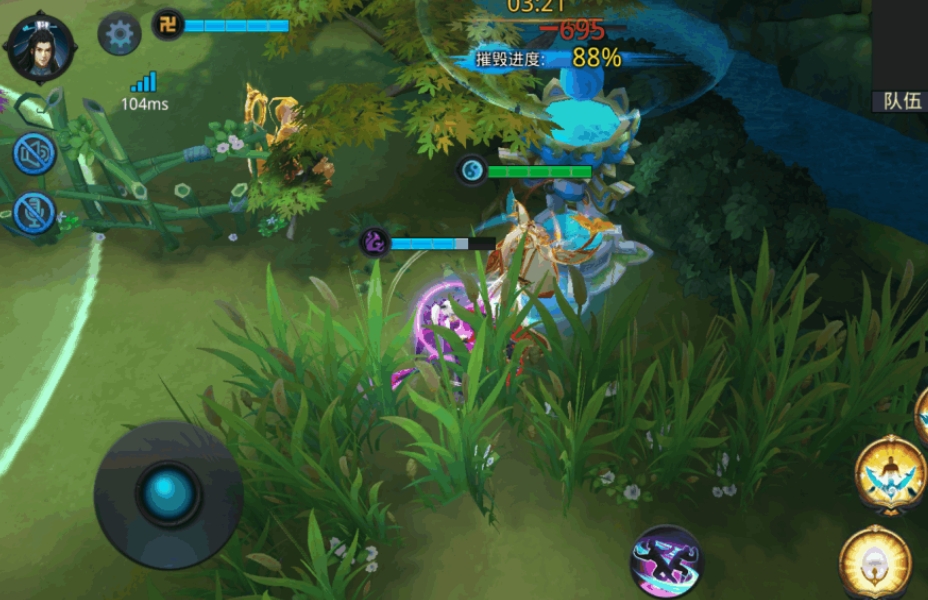Toggle the muted microphone icon
Image resolution: width=928 pixels, height=600 pixels.
coord(34,213)
